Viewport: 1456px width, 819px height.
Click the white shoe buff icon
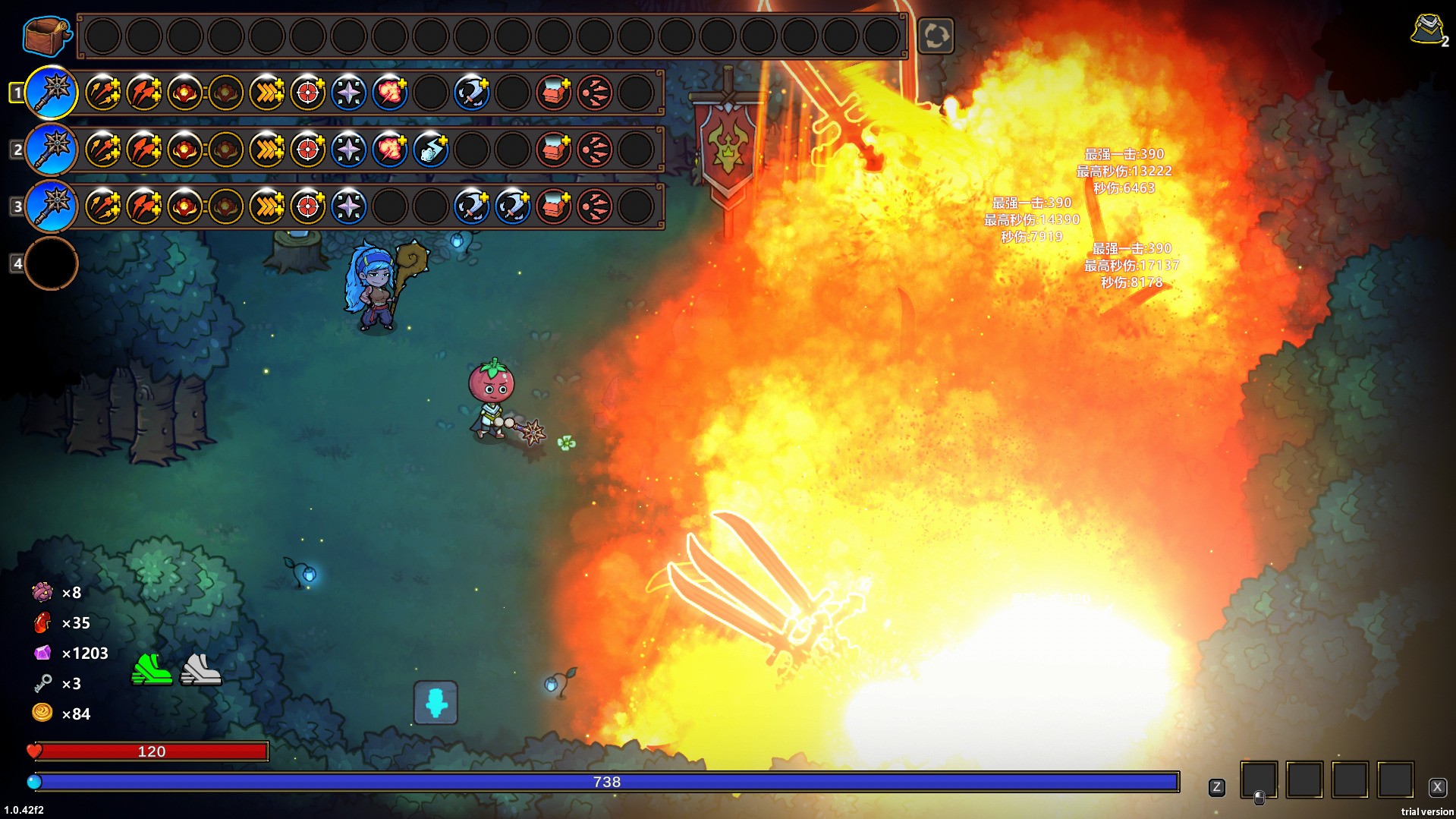point(200,669)
